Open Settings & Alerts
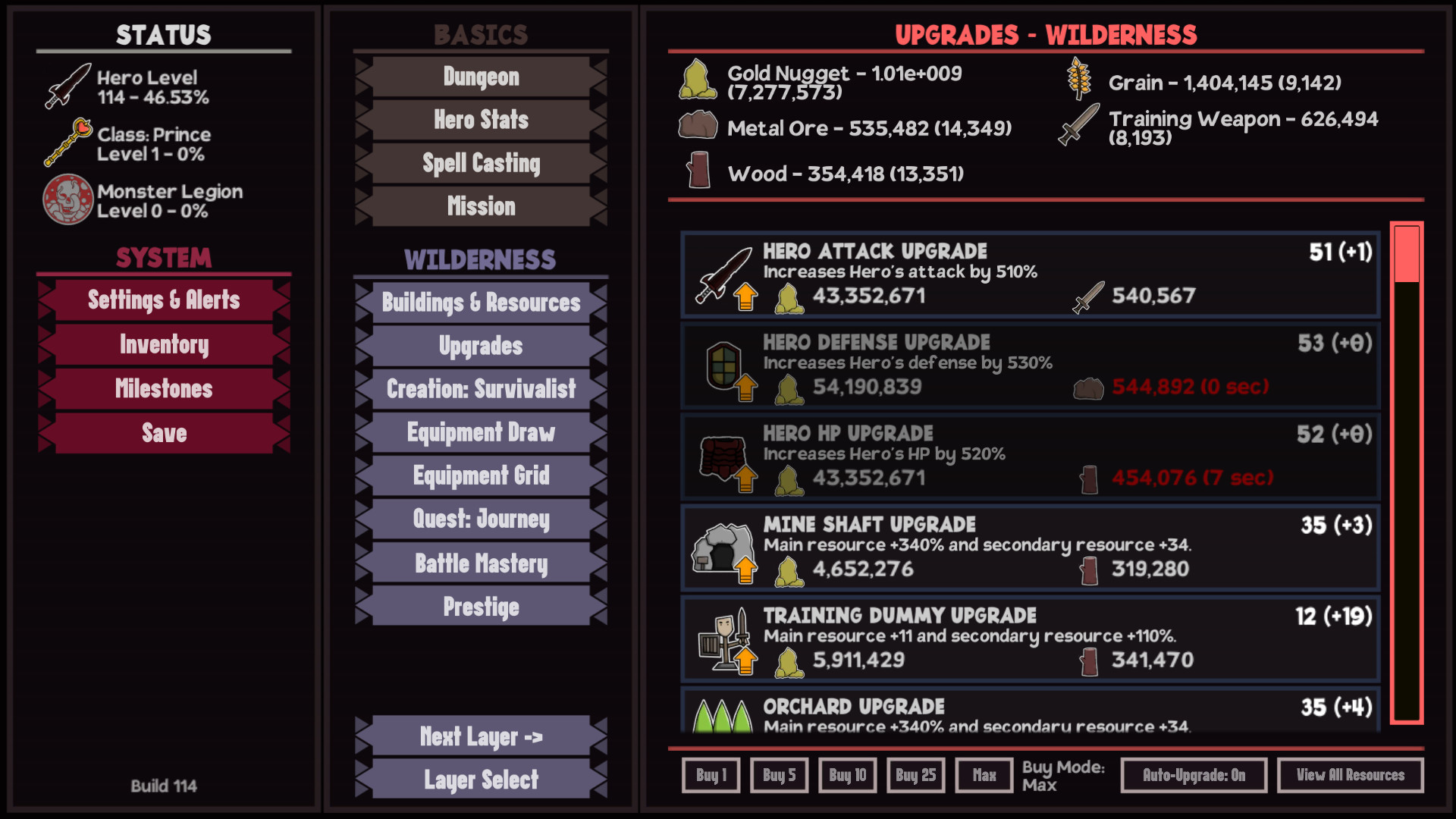The height and width of the screenshot is (819, 1456). (163, 300)
